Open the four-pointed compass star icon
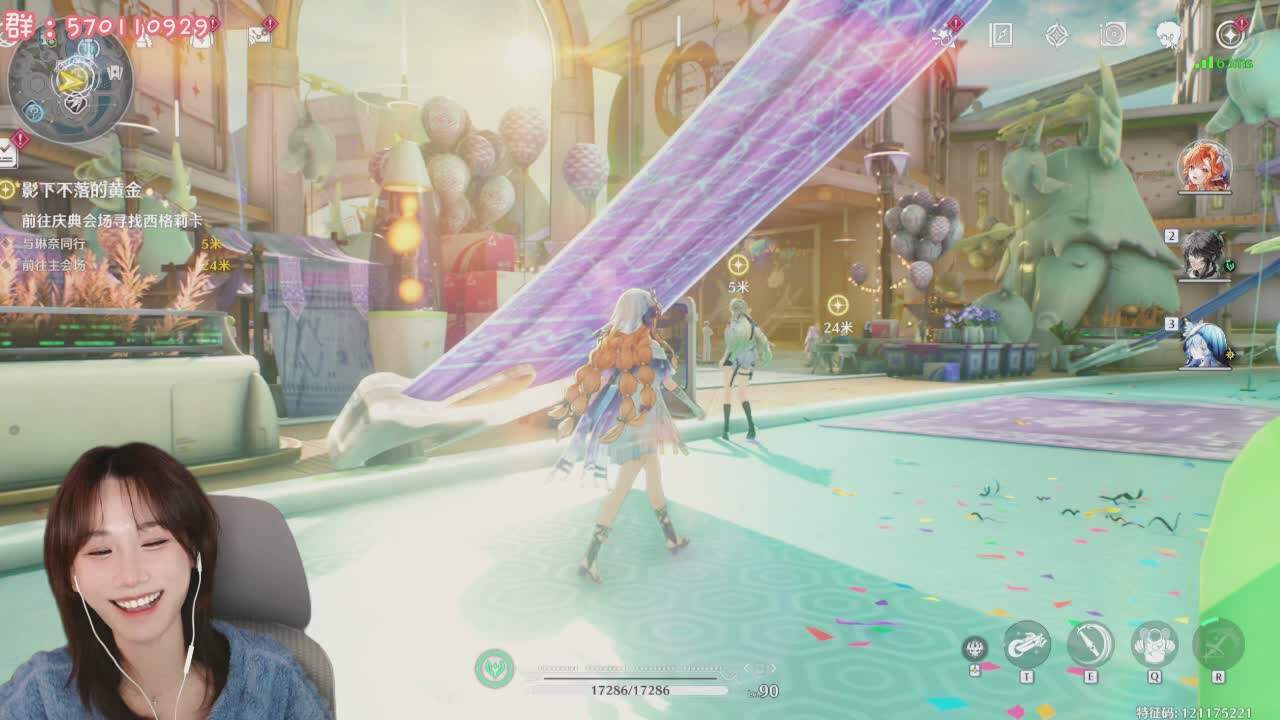 (x=1056, y=35)
